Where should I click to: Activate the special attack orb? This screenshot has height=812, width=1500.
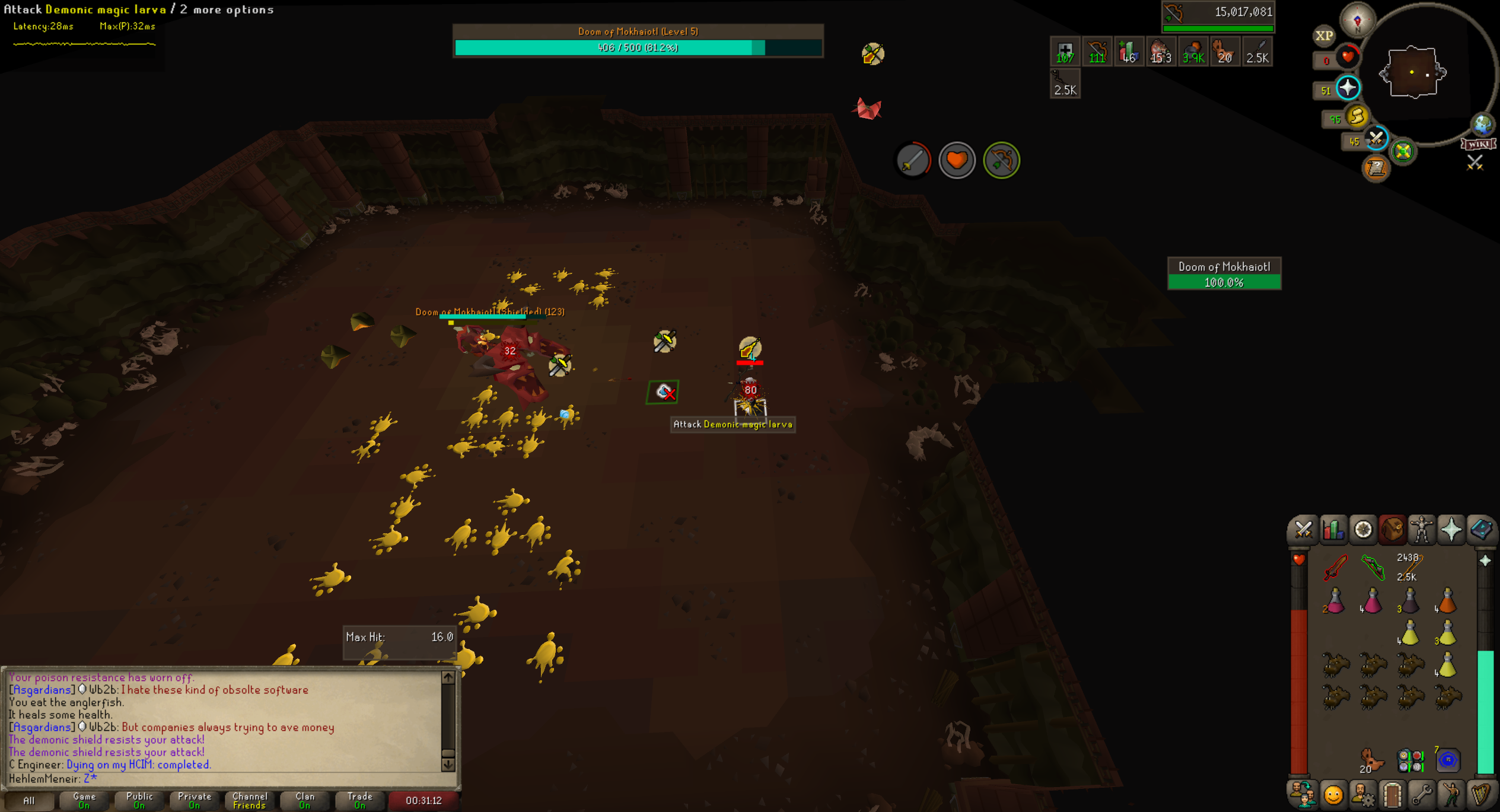coord(1376,139)
